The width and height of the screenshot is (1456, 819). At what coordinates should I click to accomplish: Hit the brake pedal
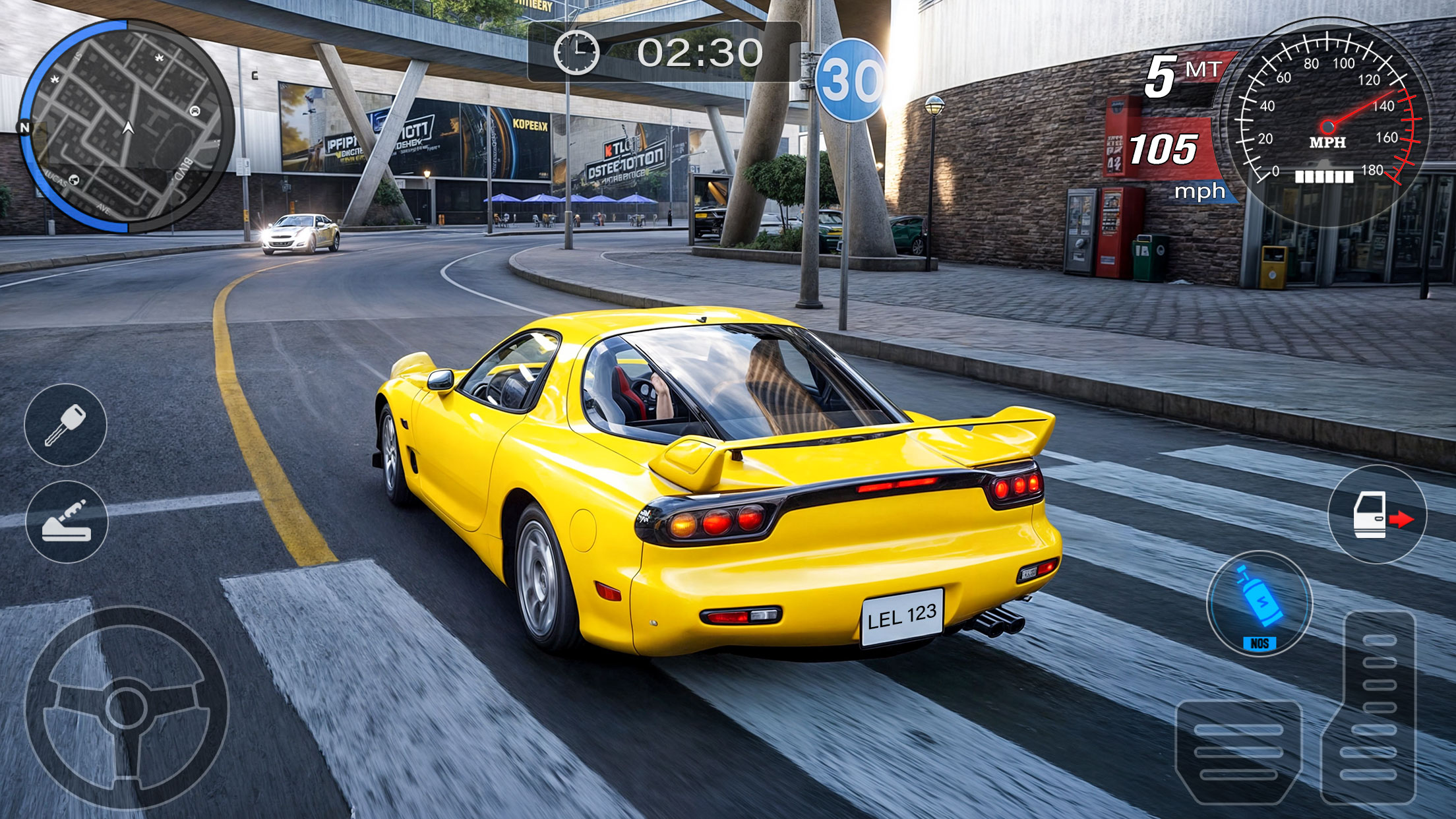coord(1238,752)
